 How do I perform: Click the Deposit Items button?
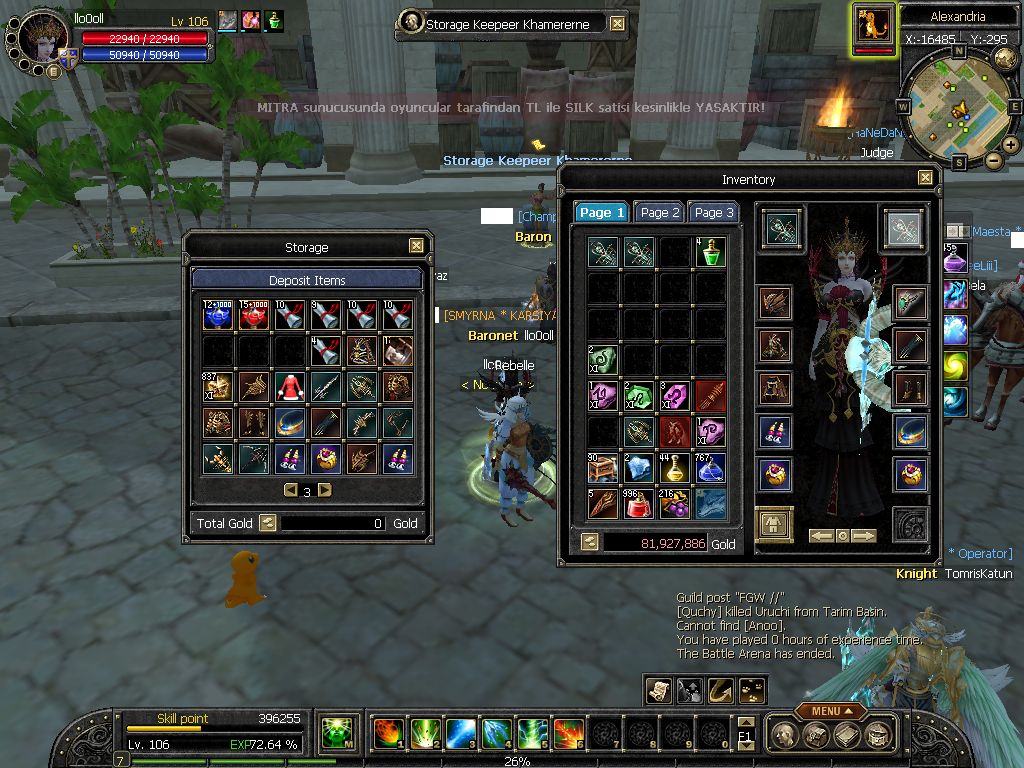[x=307, y=280]
